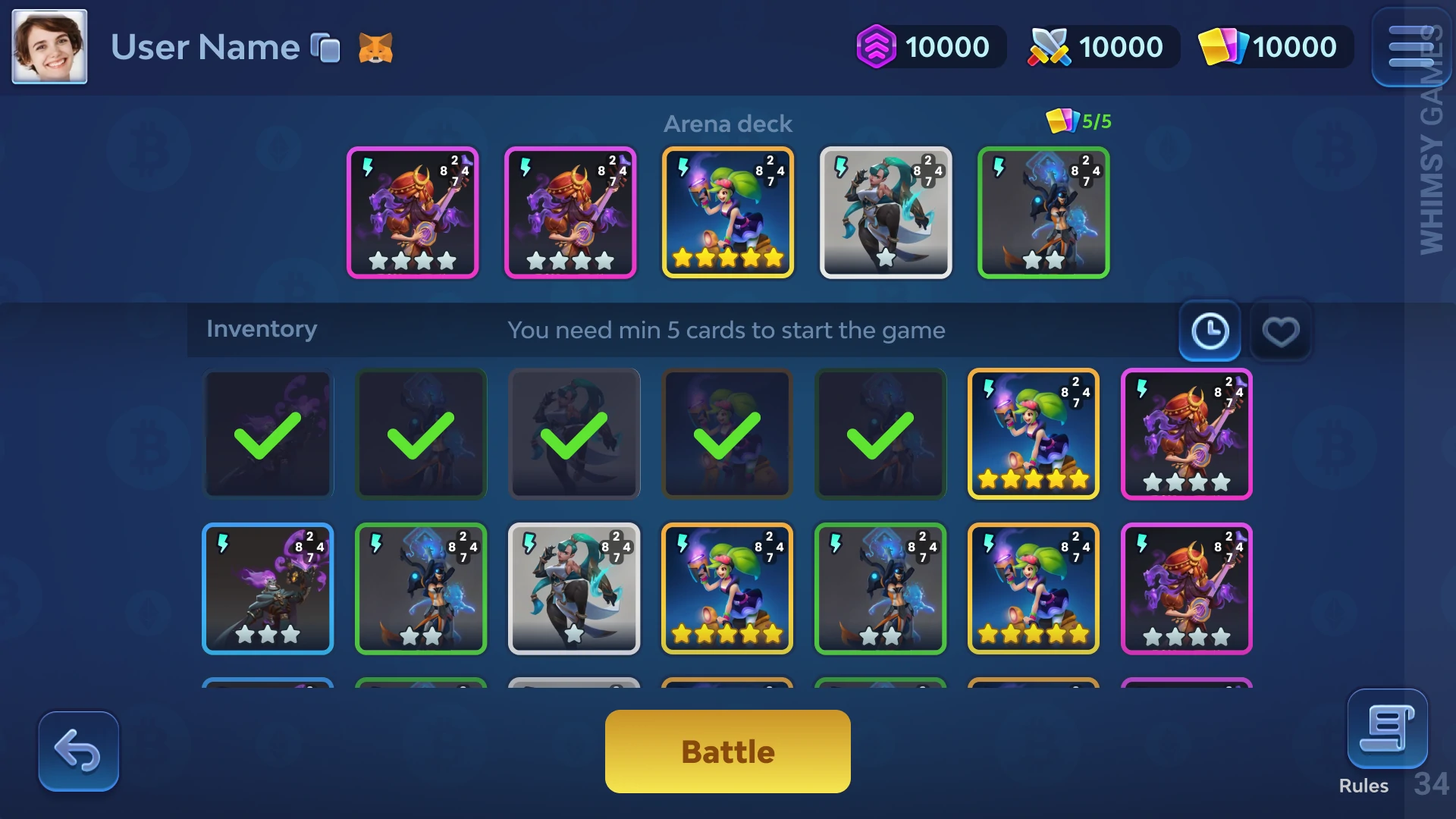The width and height of the screenshot is (1456, 819).
Task: Pick the white-bordered one-star inventory card
Action: (574, 588)
